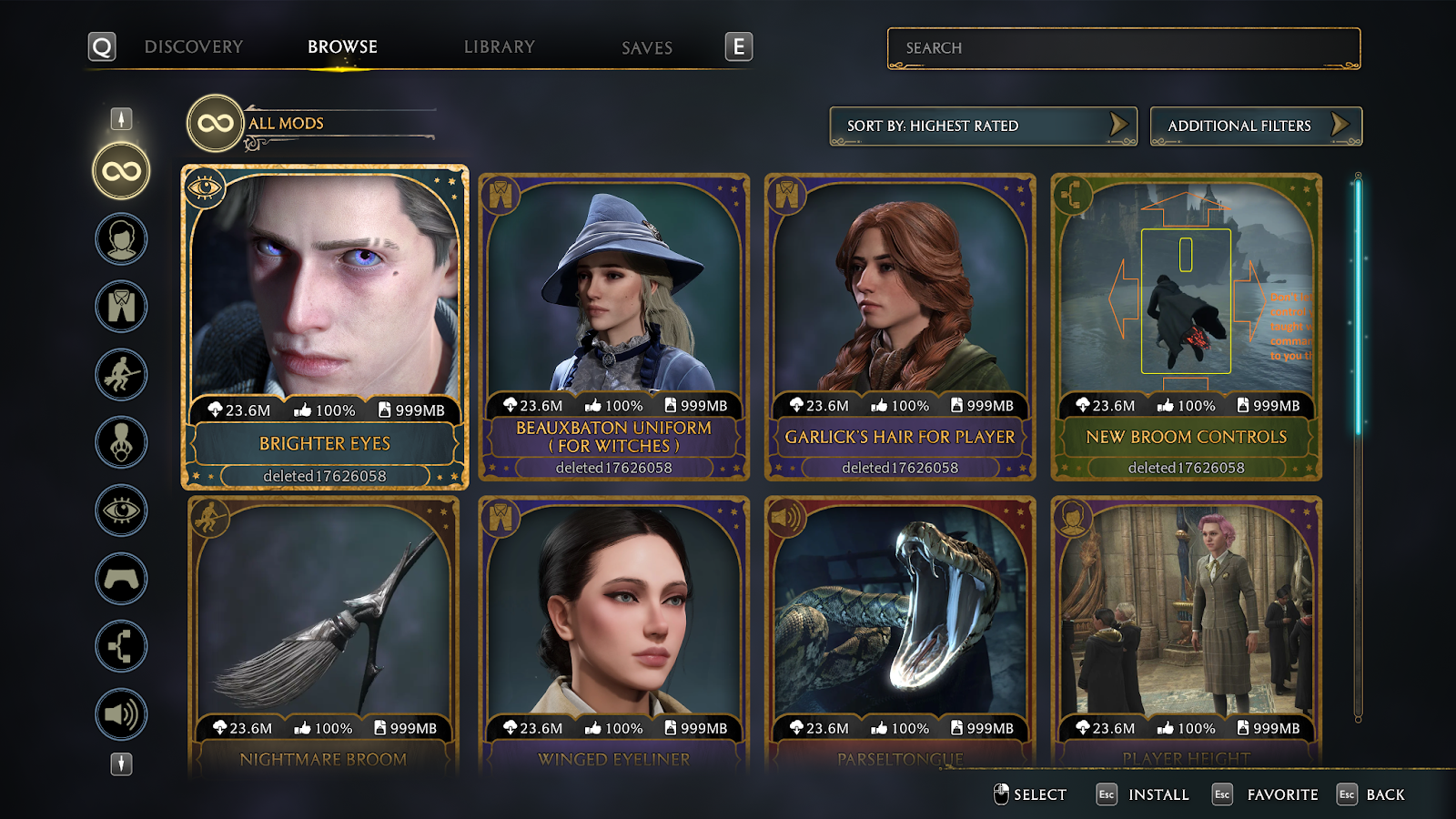This screenshot has height=819, width=1456.
Task: Select the speaker audio category icon
Action: pos(121,714)
